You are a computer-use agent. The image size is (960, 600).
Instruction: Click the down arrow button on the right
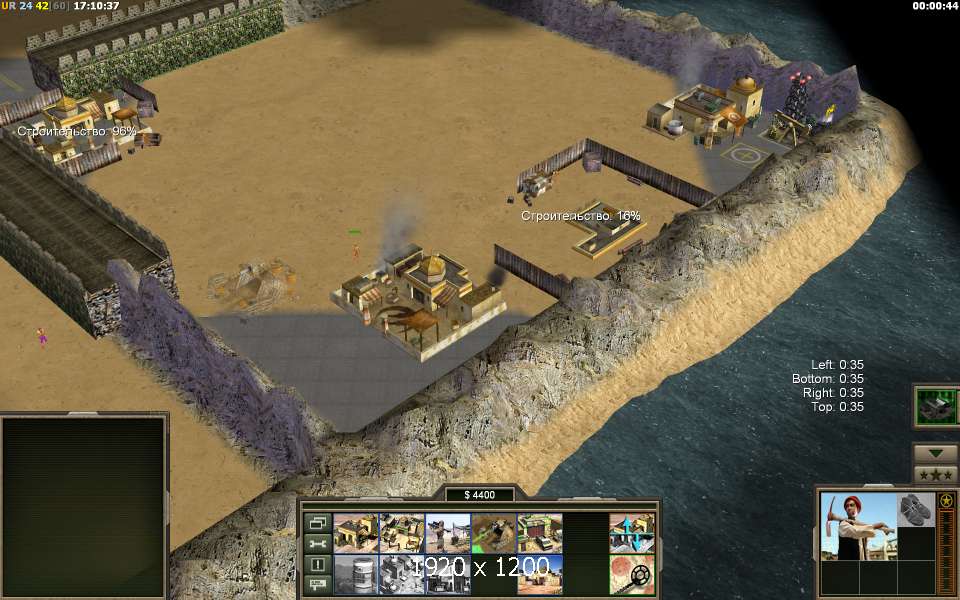pos(936,452)
